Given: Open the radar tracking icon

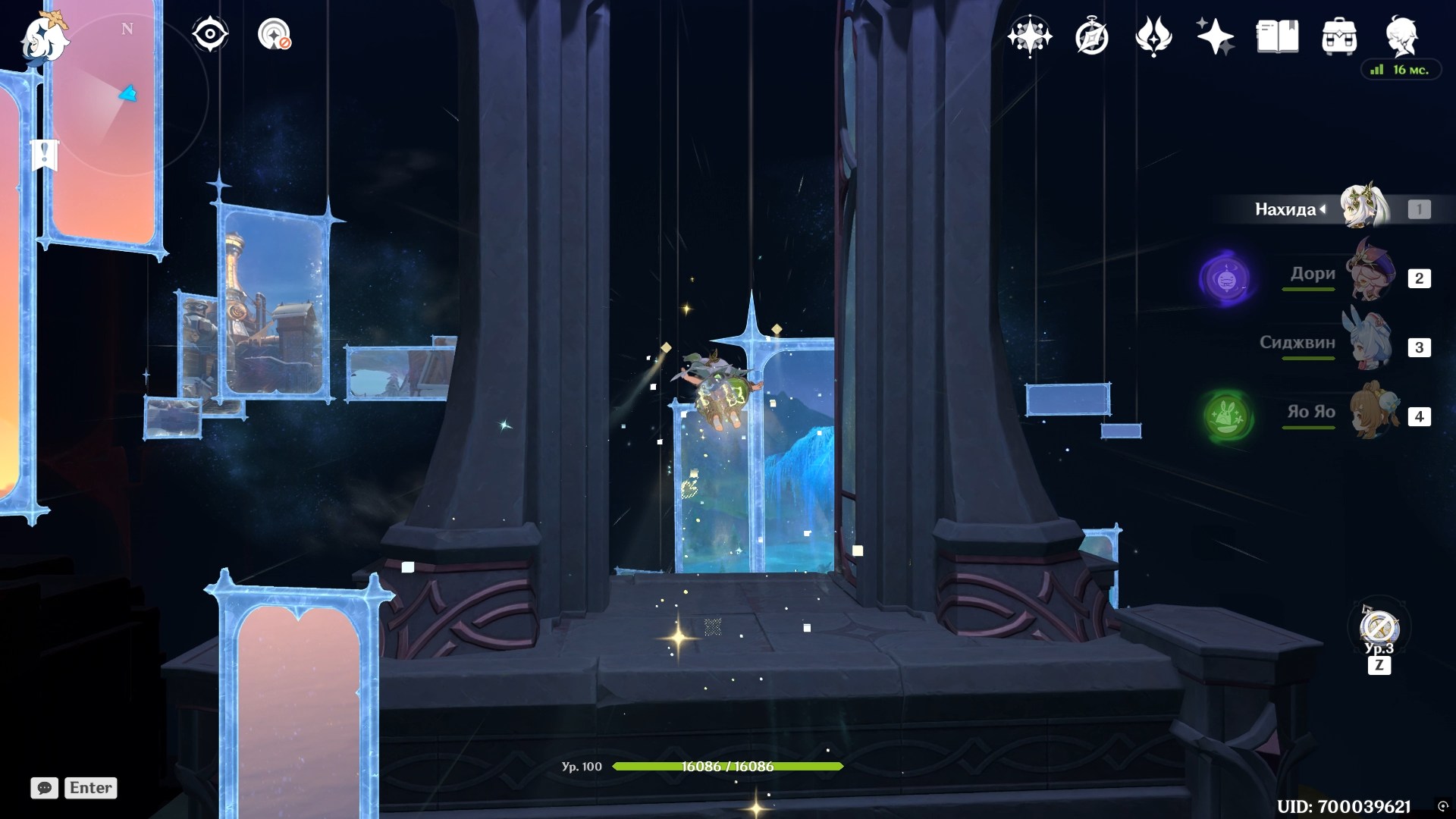Looking at the screenshot, I should (x=274, y=35).
